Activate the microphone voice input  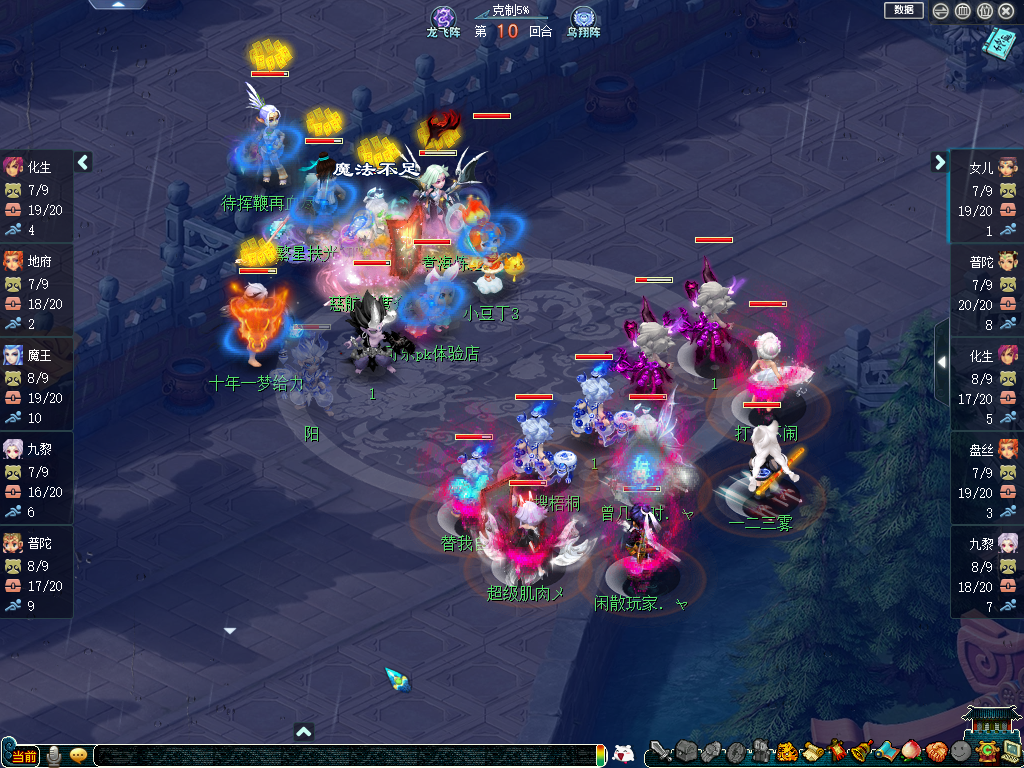54,755
